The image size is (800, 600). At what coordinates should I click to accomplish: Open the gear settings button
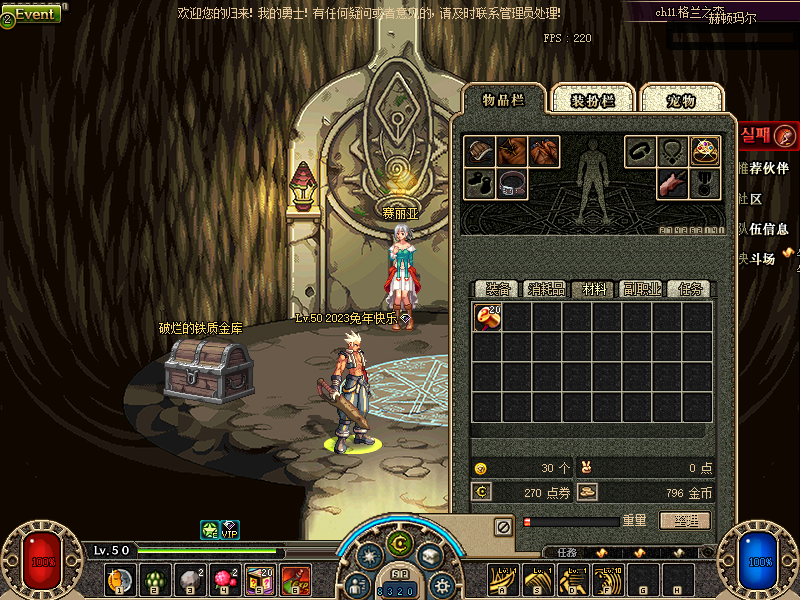click(x=441, y=583)
